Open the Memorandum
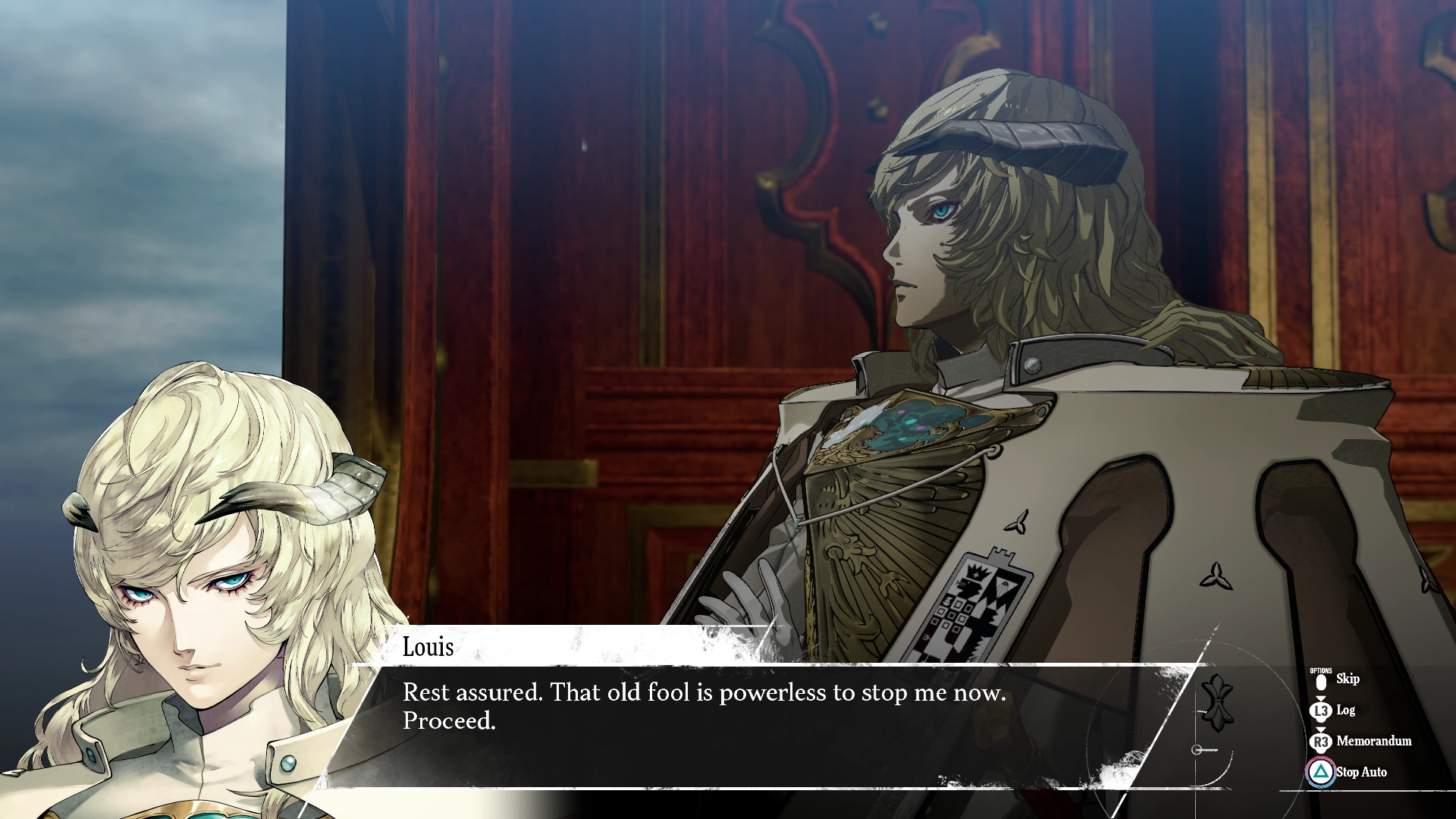 pos(1373,741)
